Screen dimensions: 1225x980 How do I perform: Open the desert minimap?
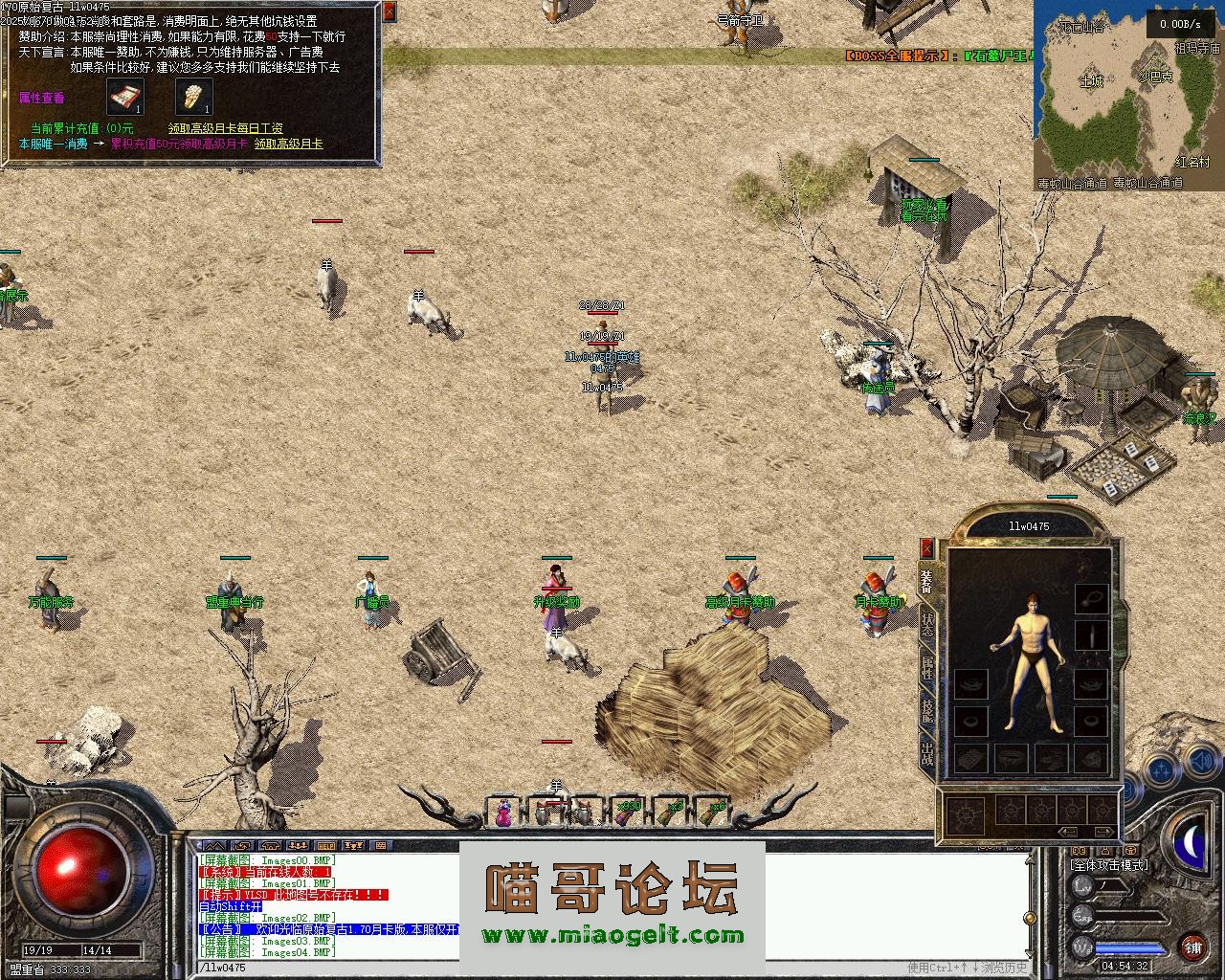(1127, 94)
